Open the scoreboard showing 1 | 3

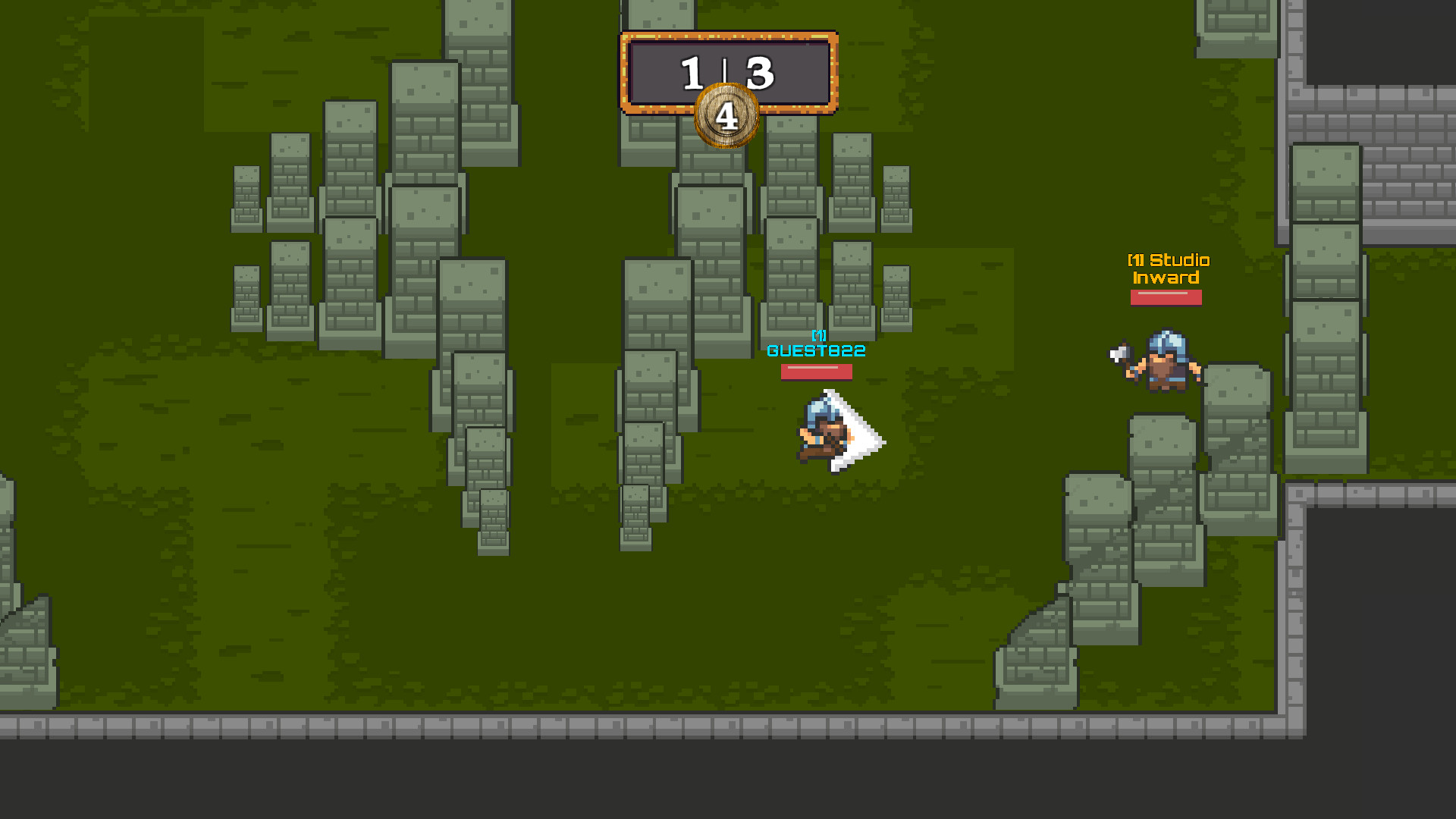point(726,72)
